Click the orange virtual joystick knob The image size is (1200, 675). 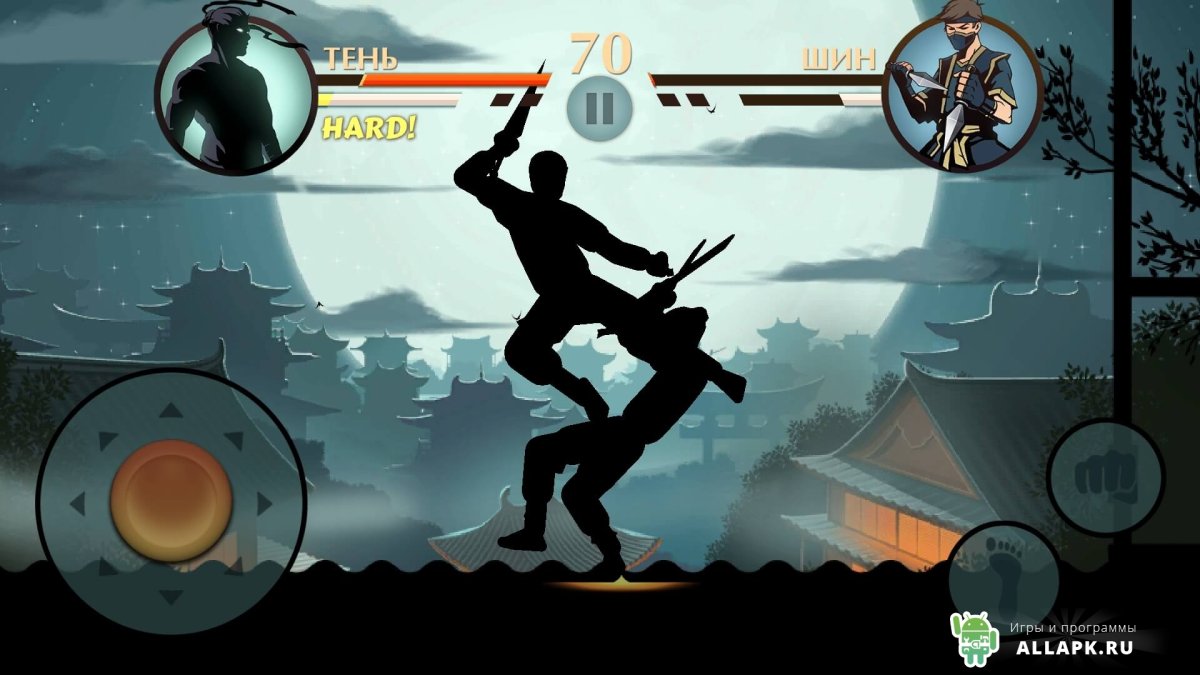(171, 500)
